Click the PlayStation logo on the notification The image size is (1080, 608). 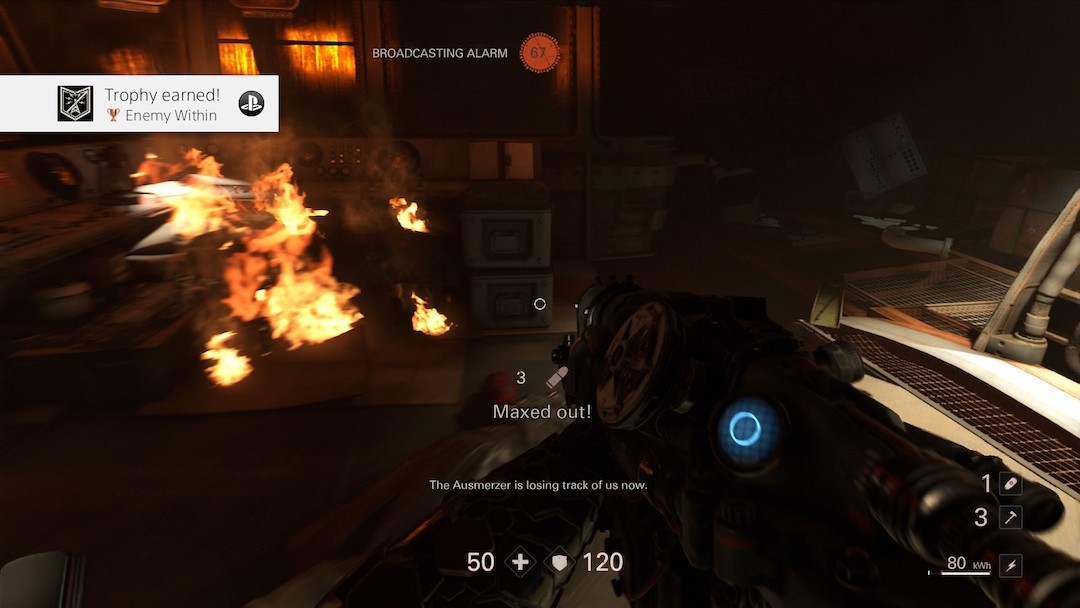[251, 103]
